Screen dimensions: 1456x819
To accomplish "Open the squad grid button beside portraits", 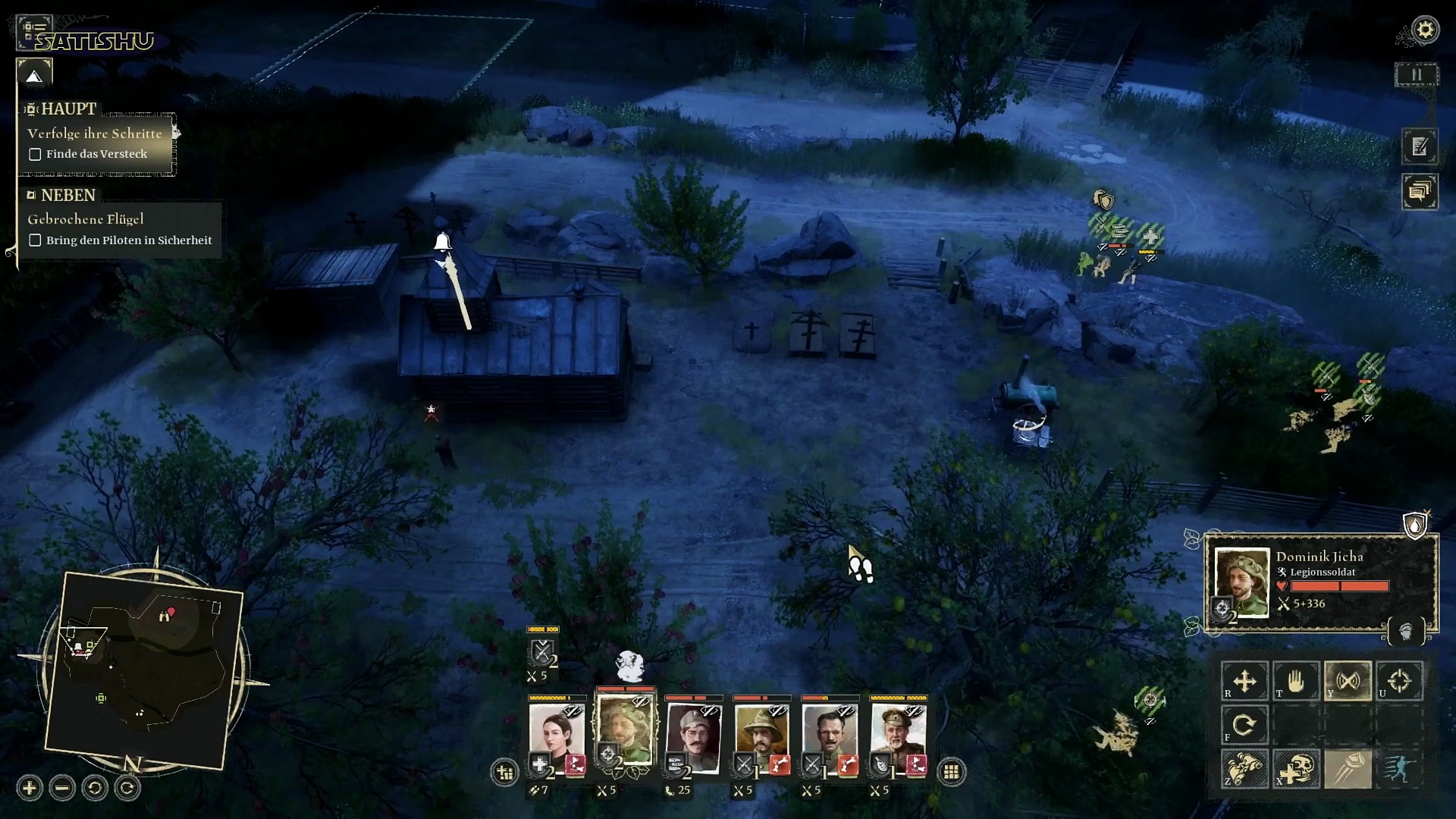I will 951,772.
